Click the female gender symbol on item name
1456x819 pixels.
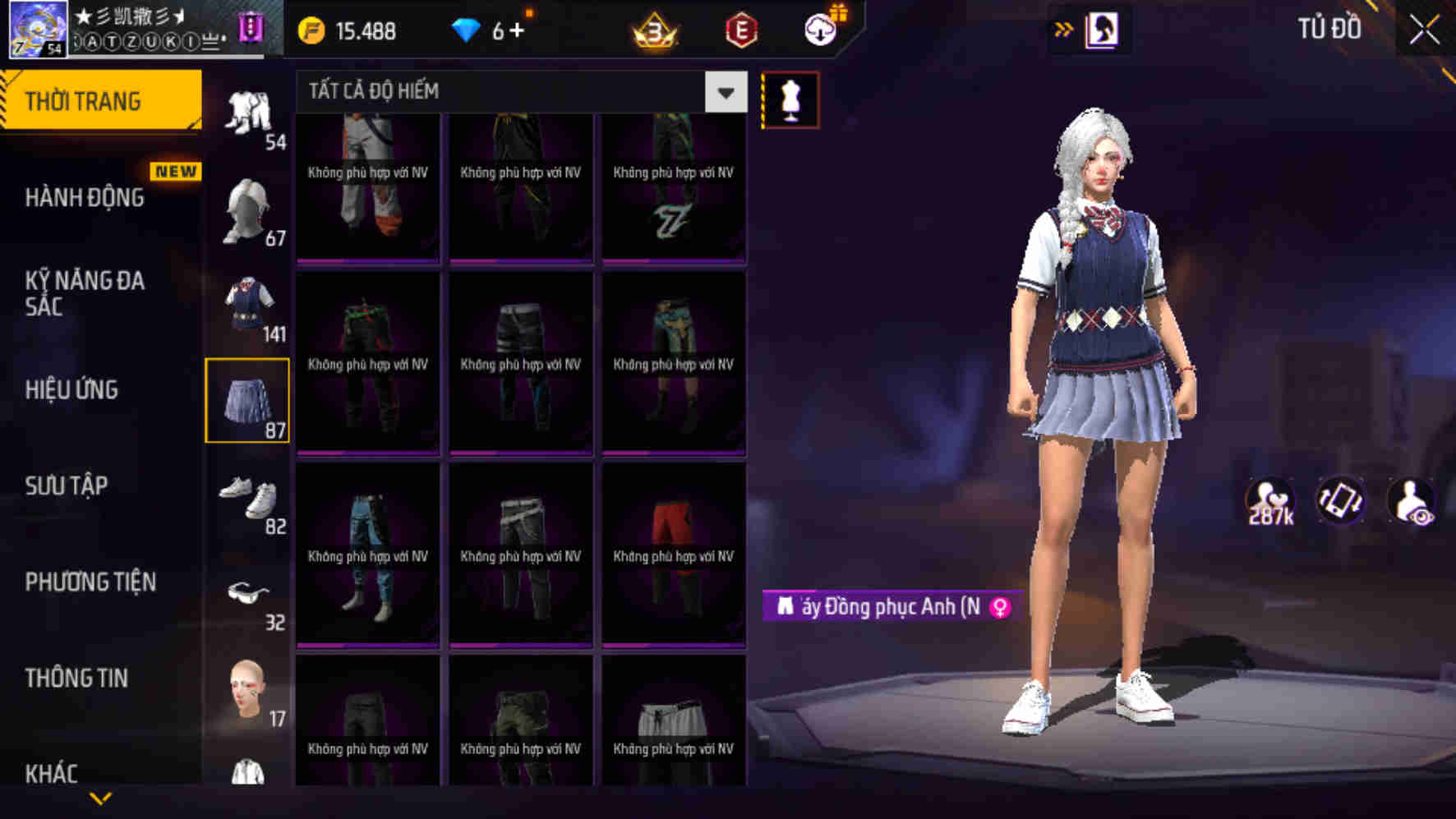997,608
